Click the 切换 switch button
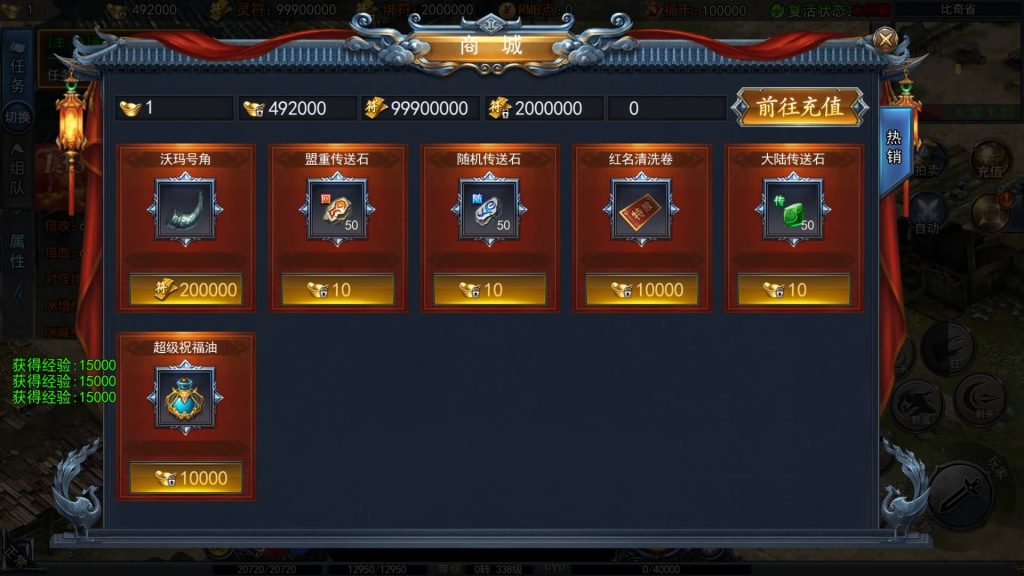 tap(17, 117)
